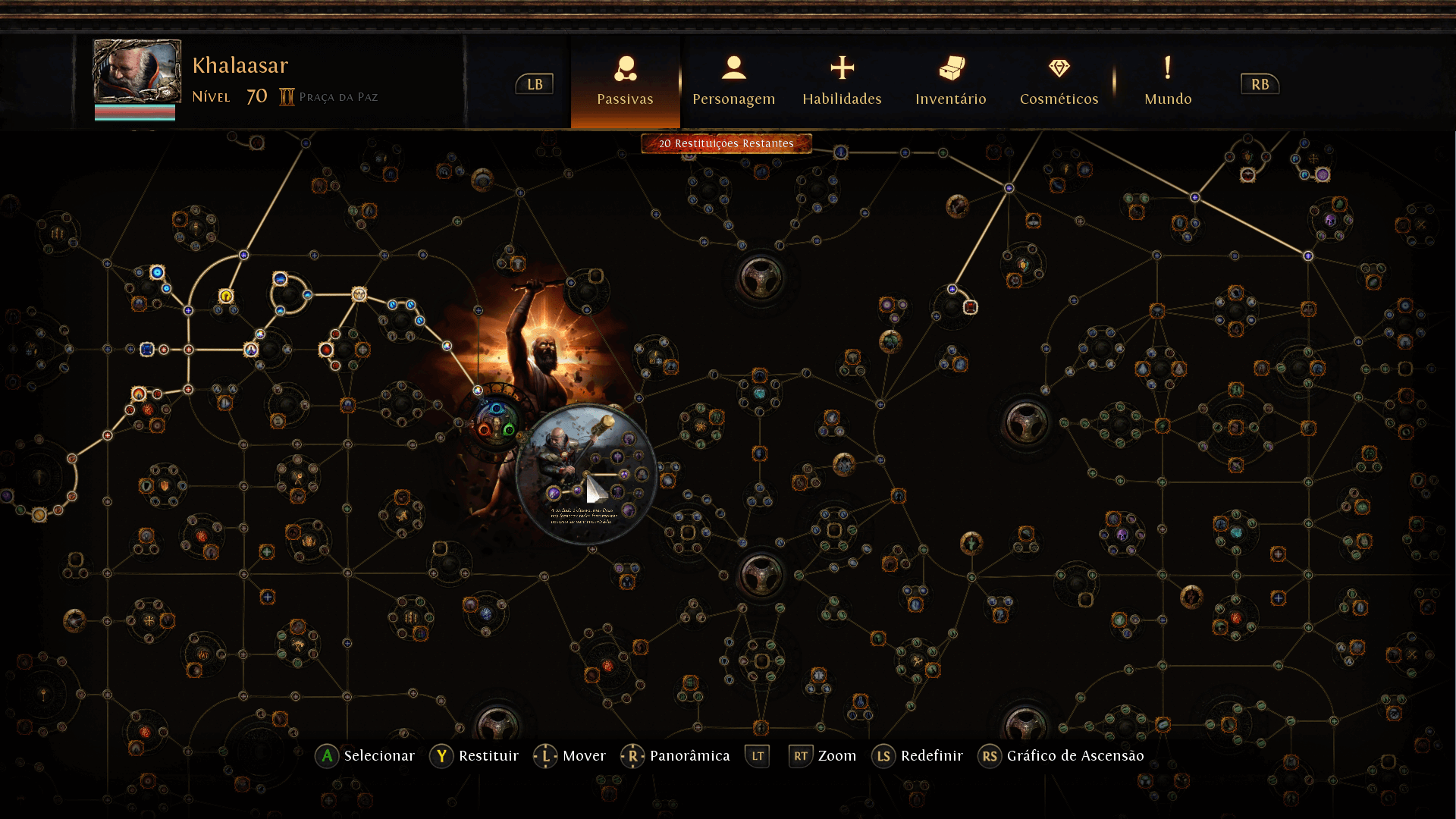Click the '20 Restituições Restantes' banner
This screenshot has height=819, width=1456.
coord(726,143)
